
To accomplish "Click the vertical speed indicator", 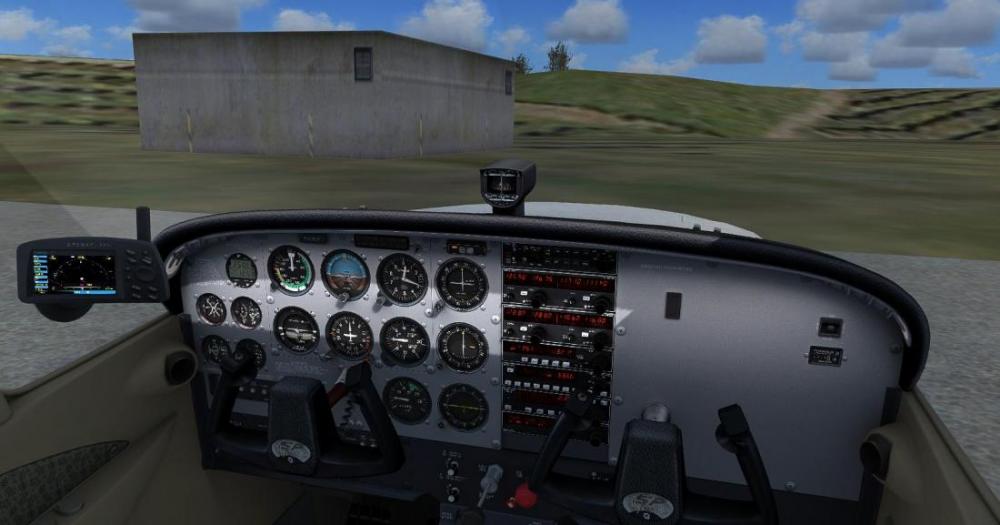I will coord(404,340).
